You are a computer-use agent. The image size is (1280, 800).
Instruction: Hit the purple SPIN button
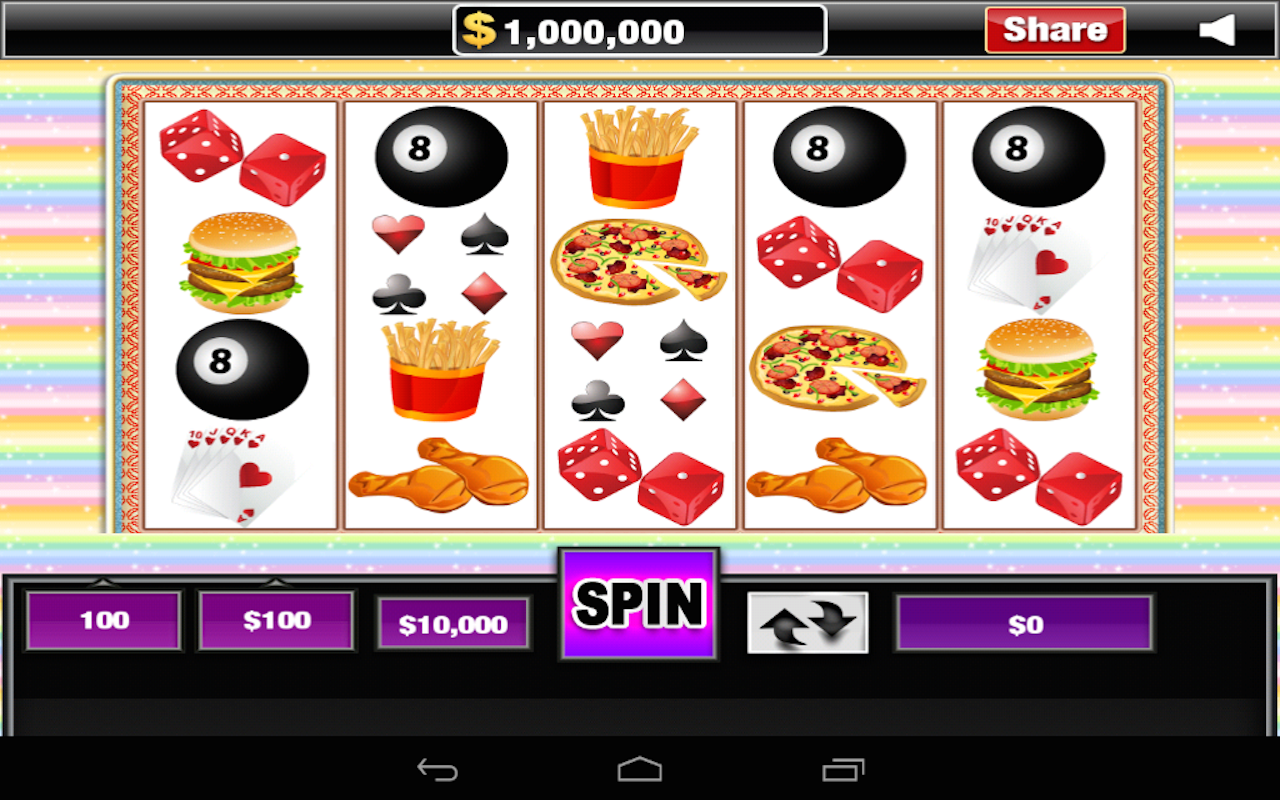pos(638,603)
